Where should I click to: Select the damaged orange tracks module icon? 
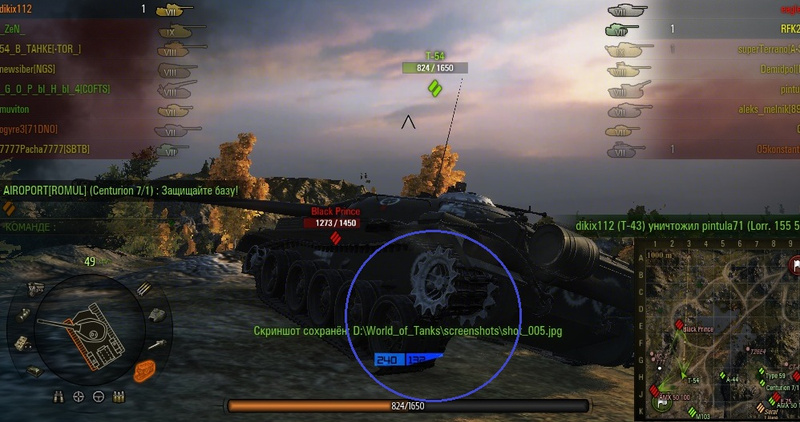146,369
